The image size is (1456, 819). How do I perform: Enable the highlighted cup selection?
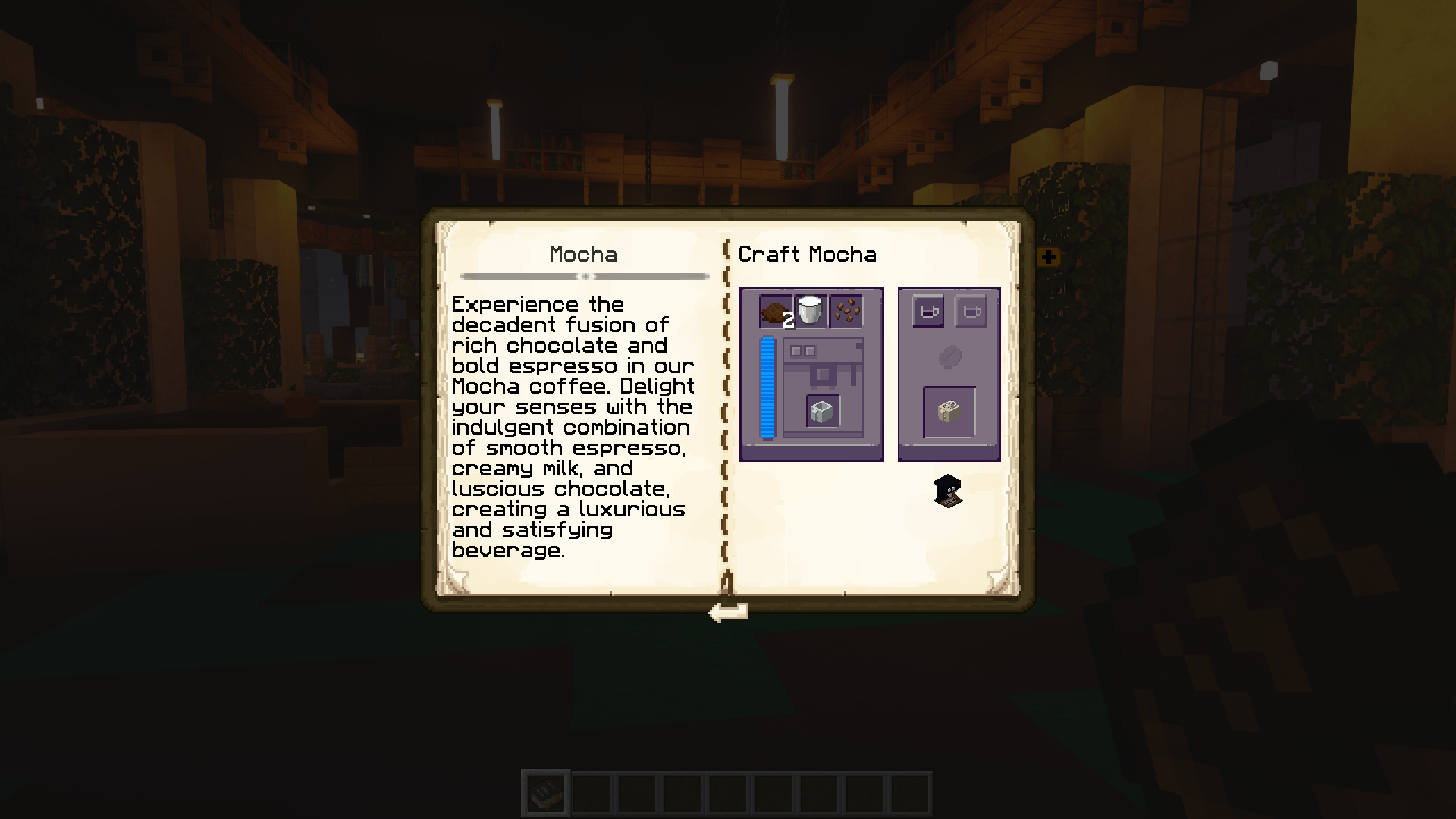927,312
